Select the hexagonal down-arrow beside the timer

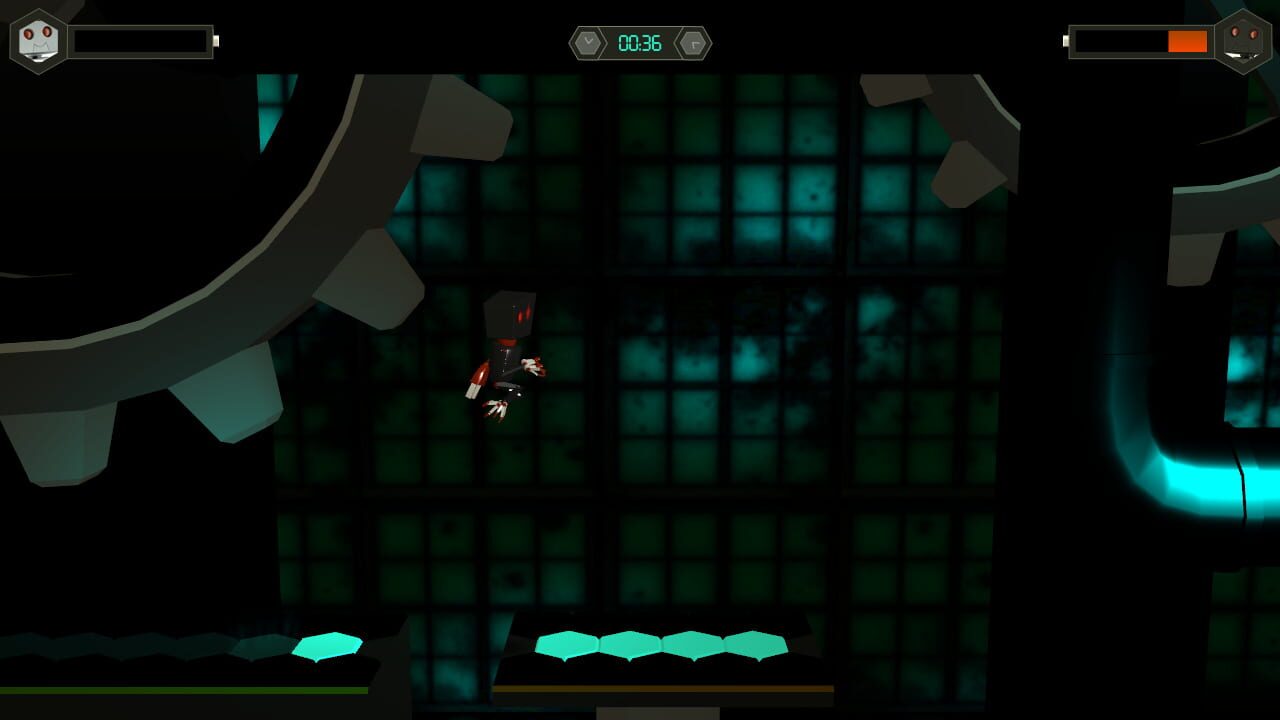pyautogui.click(x=588, y=43)
